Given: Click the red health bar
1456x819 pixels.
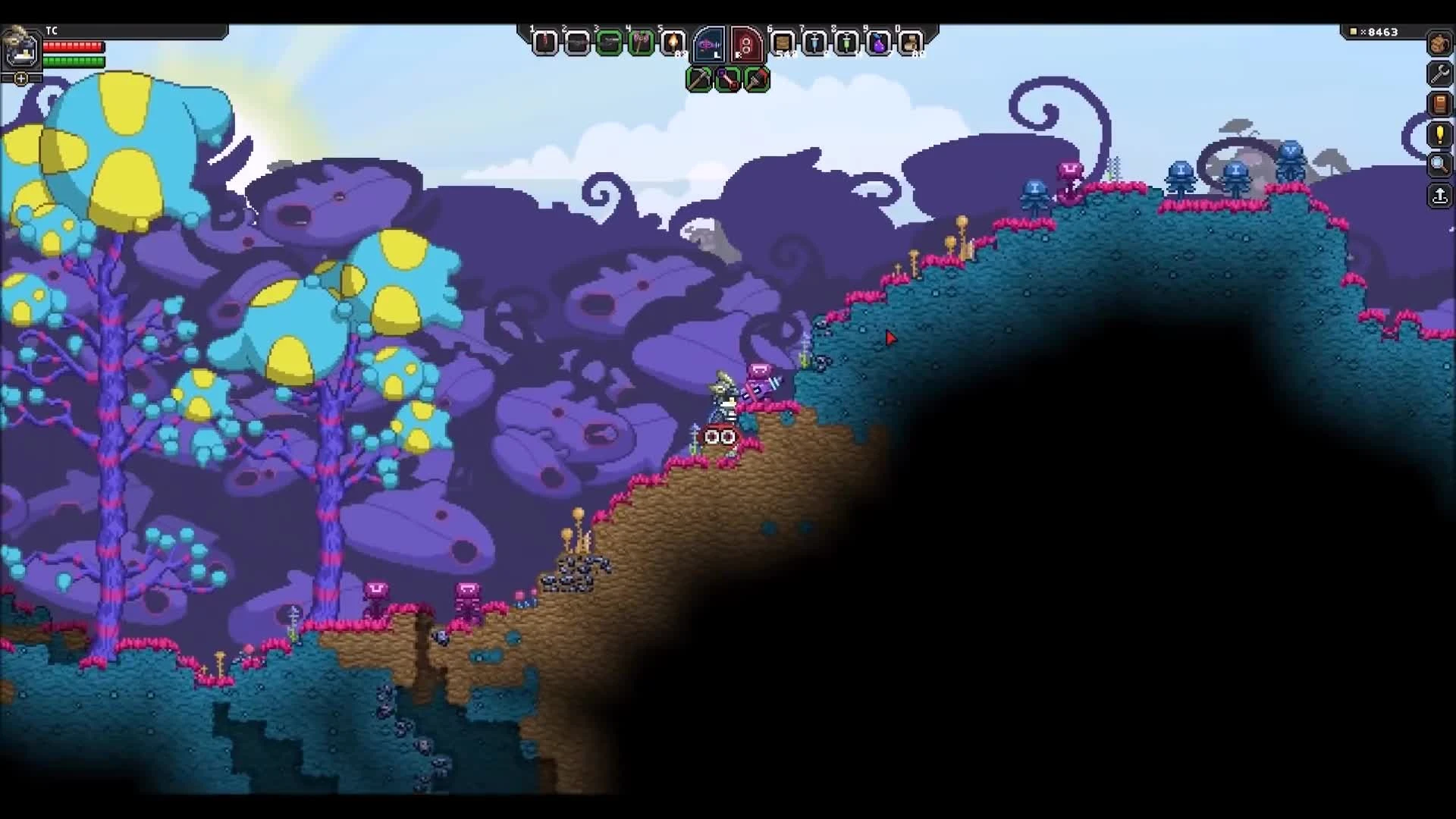Looking at the screenshot, I should coord(72,47).
